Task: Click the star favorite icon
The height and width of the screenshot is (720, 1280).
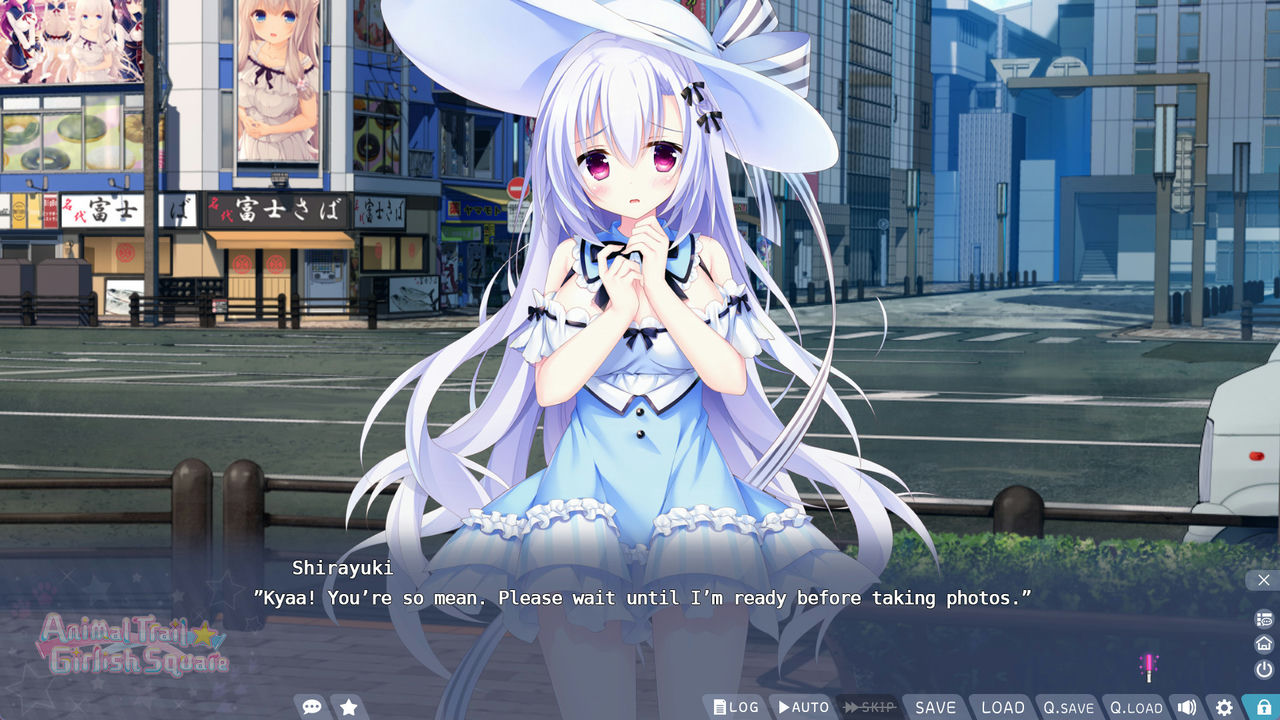Action: [x=348, y=706]
